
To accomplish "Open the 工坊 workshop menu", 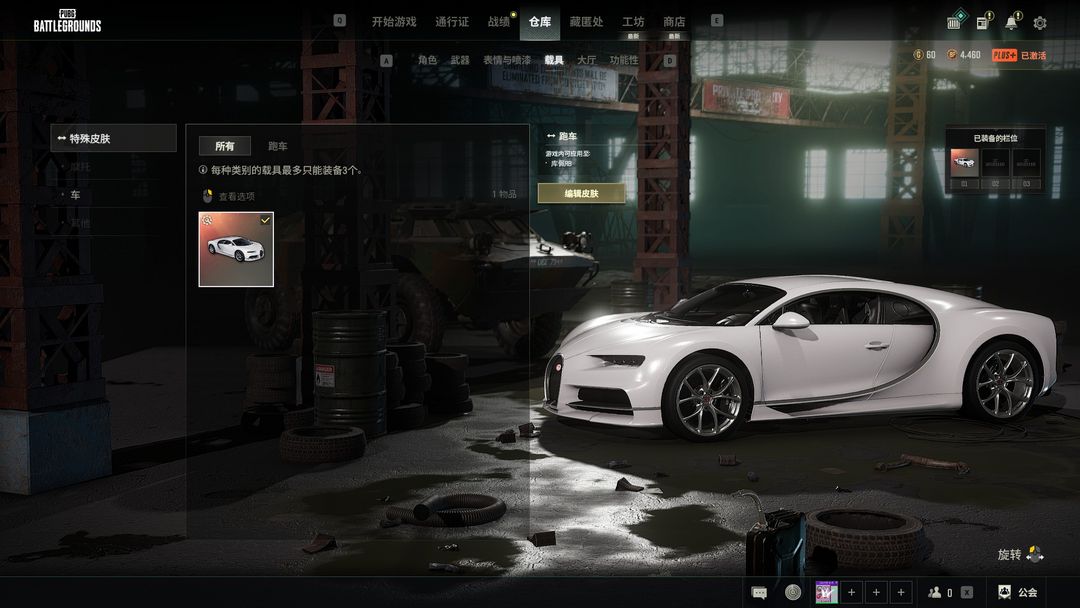I will point(633,22).
